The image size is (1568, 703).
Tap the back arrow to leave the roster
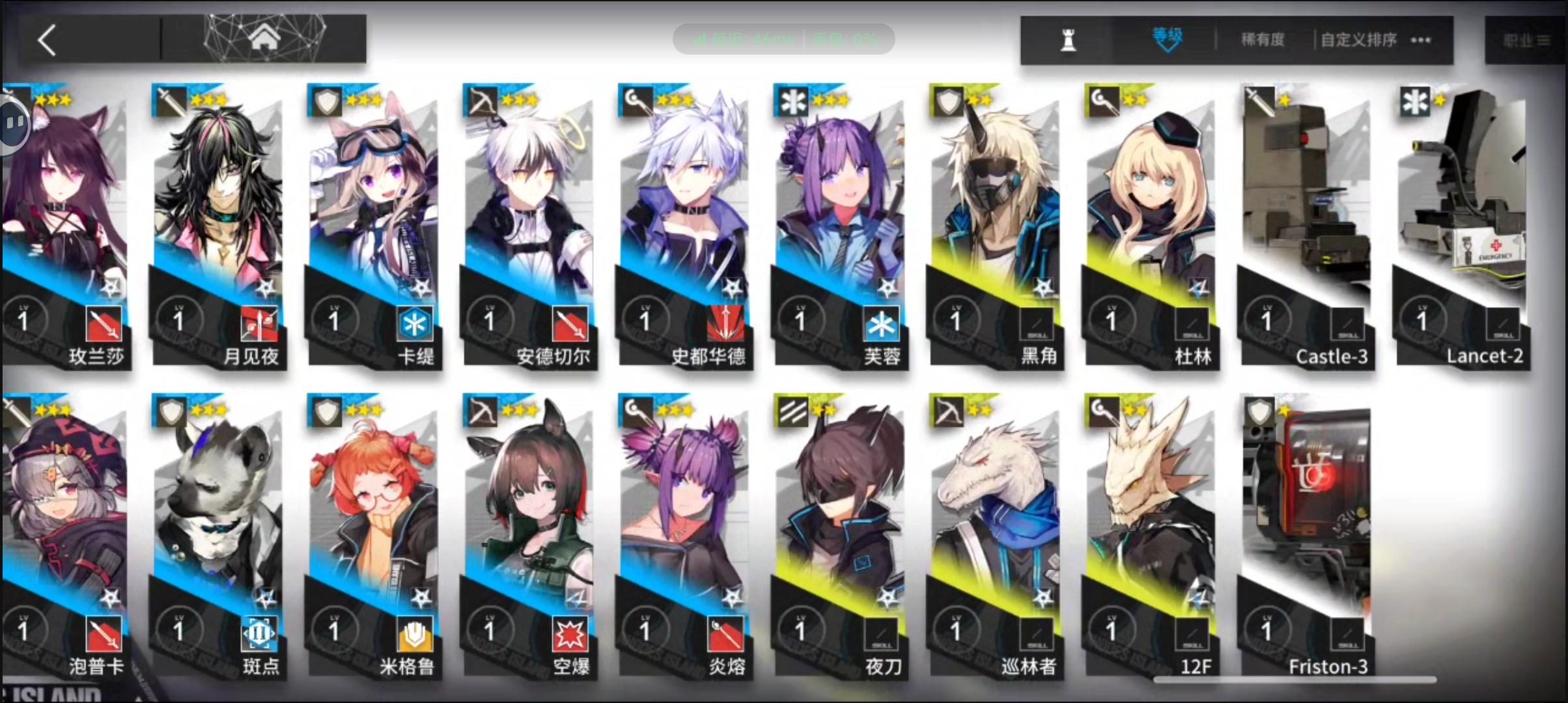[46, 39]
